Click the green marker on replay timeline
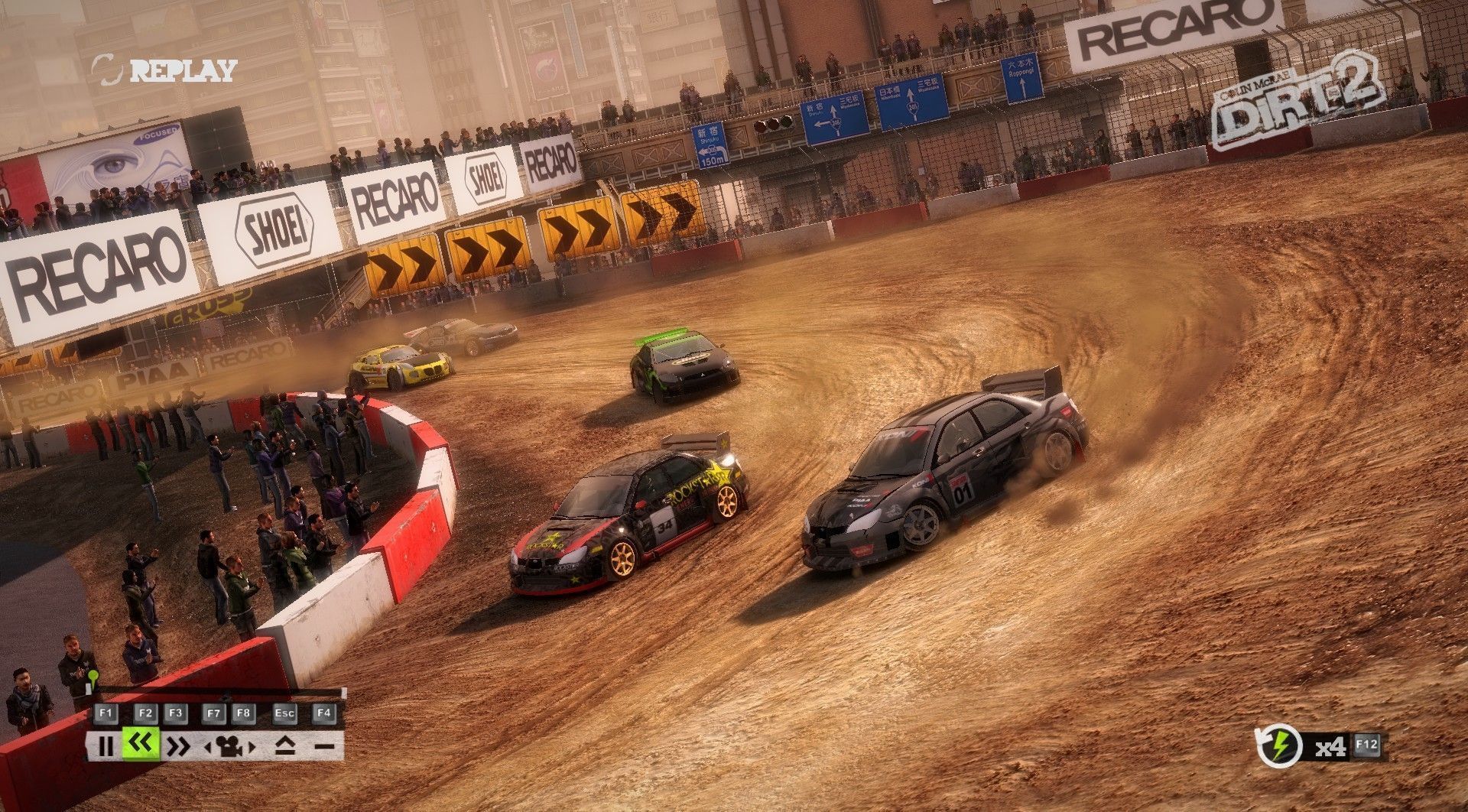1468x812 pixels. (93, 677)
